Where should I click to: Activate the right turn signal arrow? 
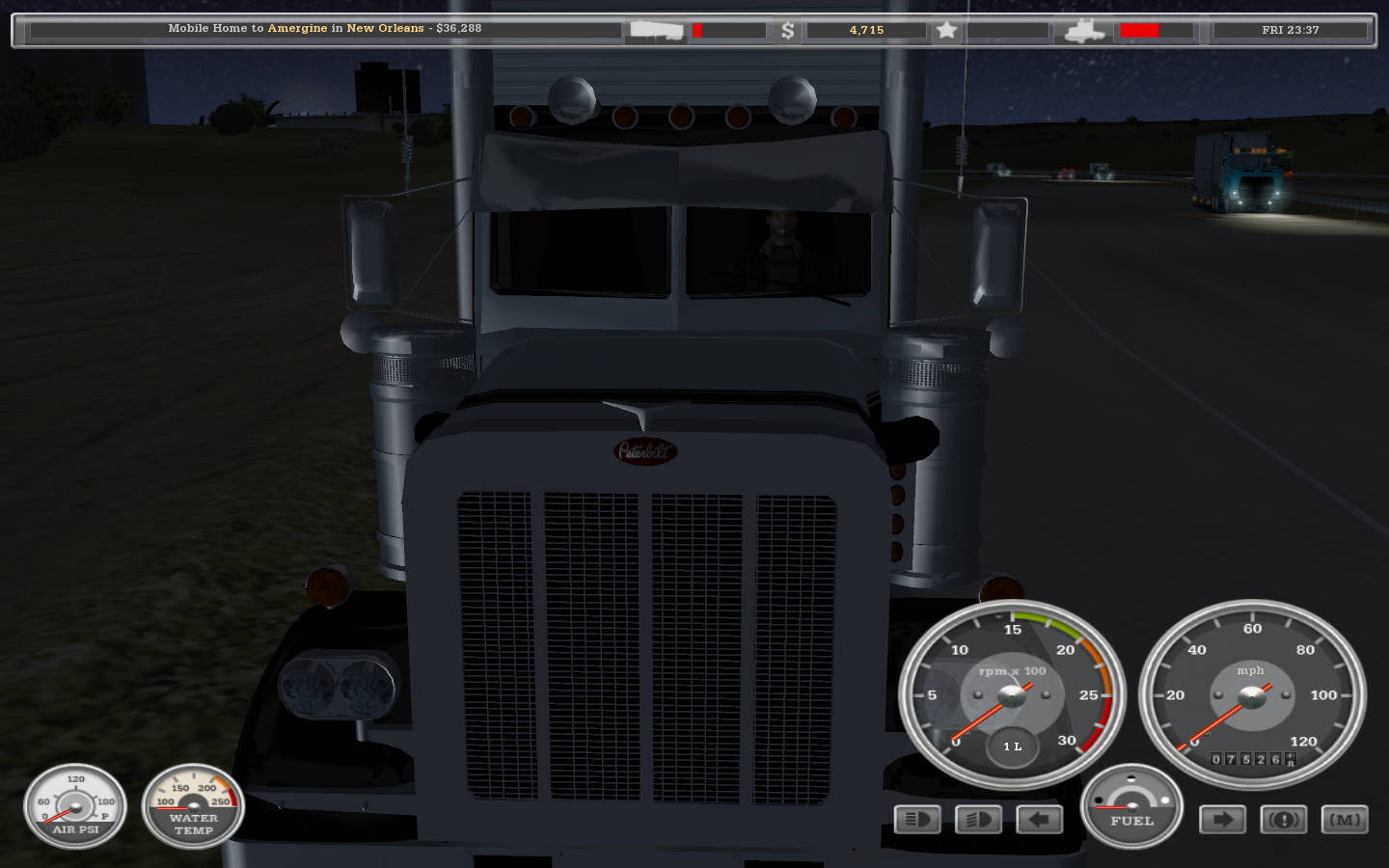tap(1221, 819)
